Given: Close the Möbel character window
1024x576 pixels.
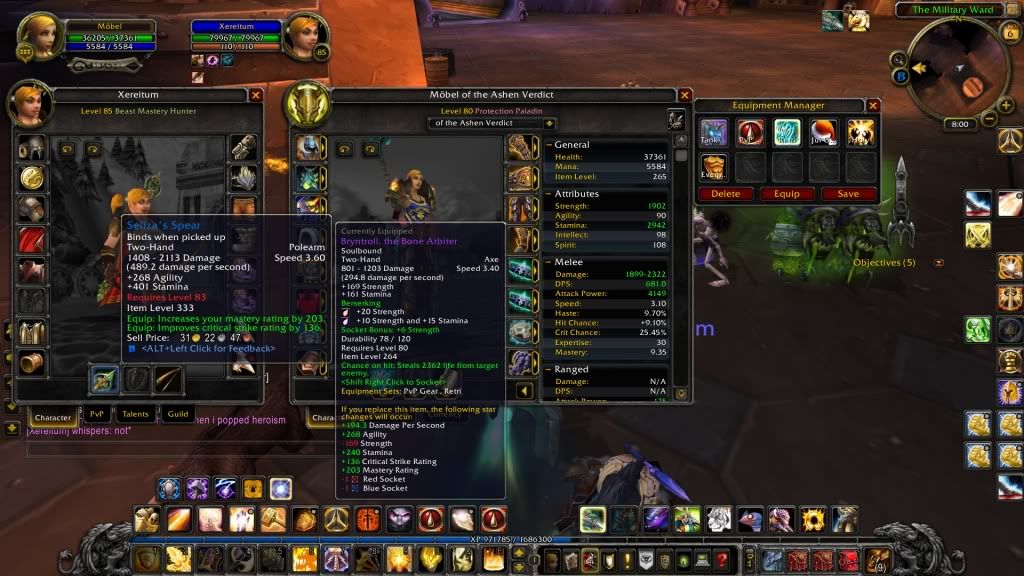Looking at the screenshot, I should (x=685, y=95).
